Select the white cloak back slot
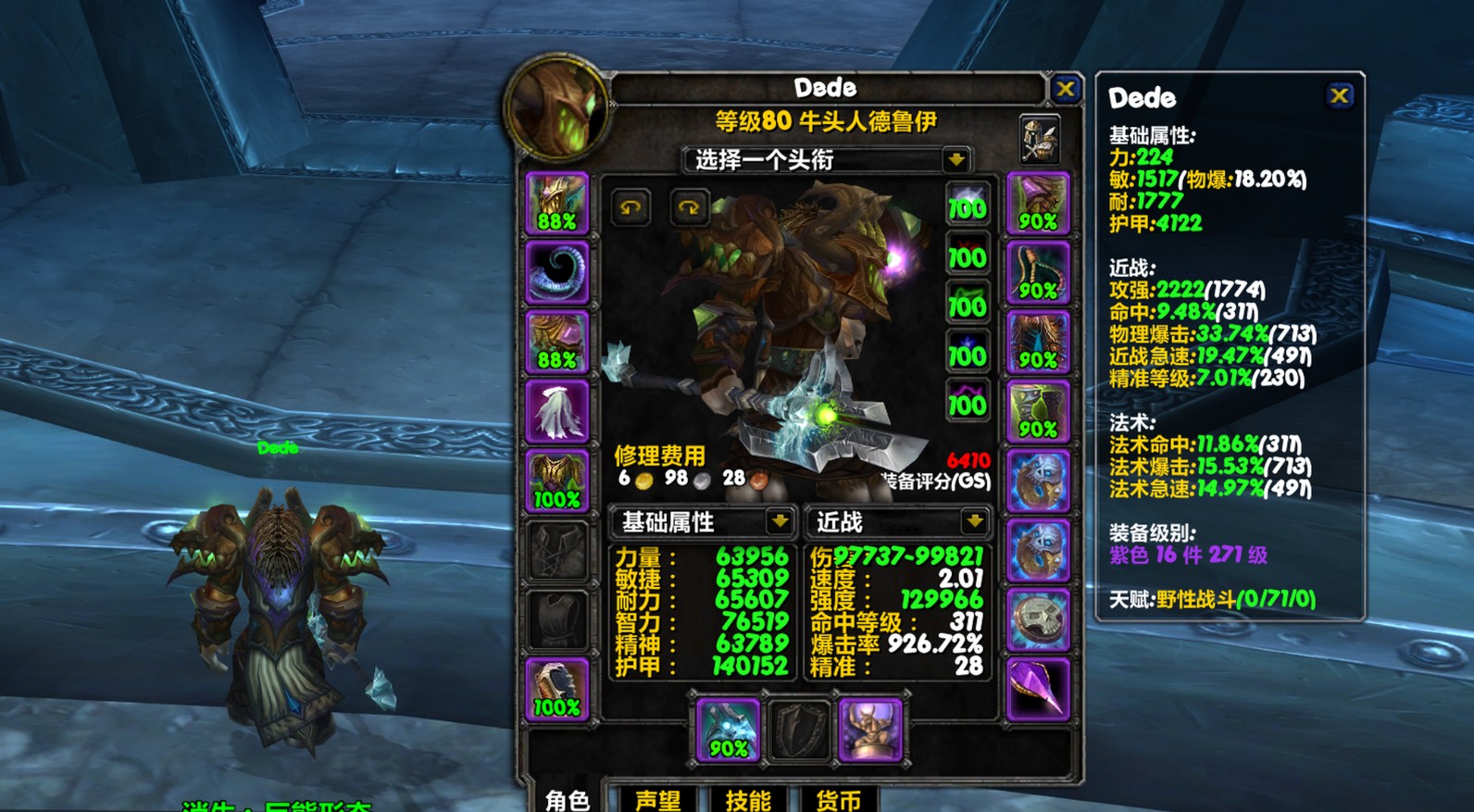1474x812 pixels. coord(556,411)
